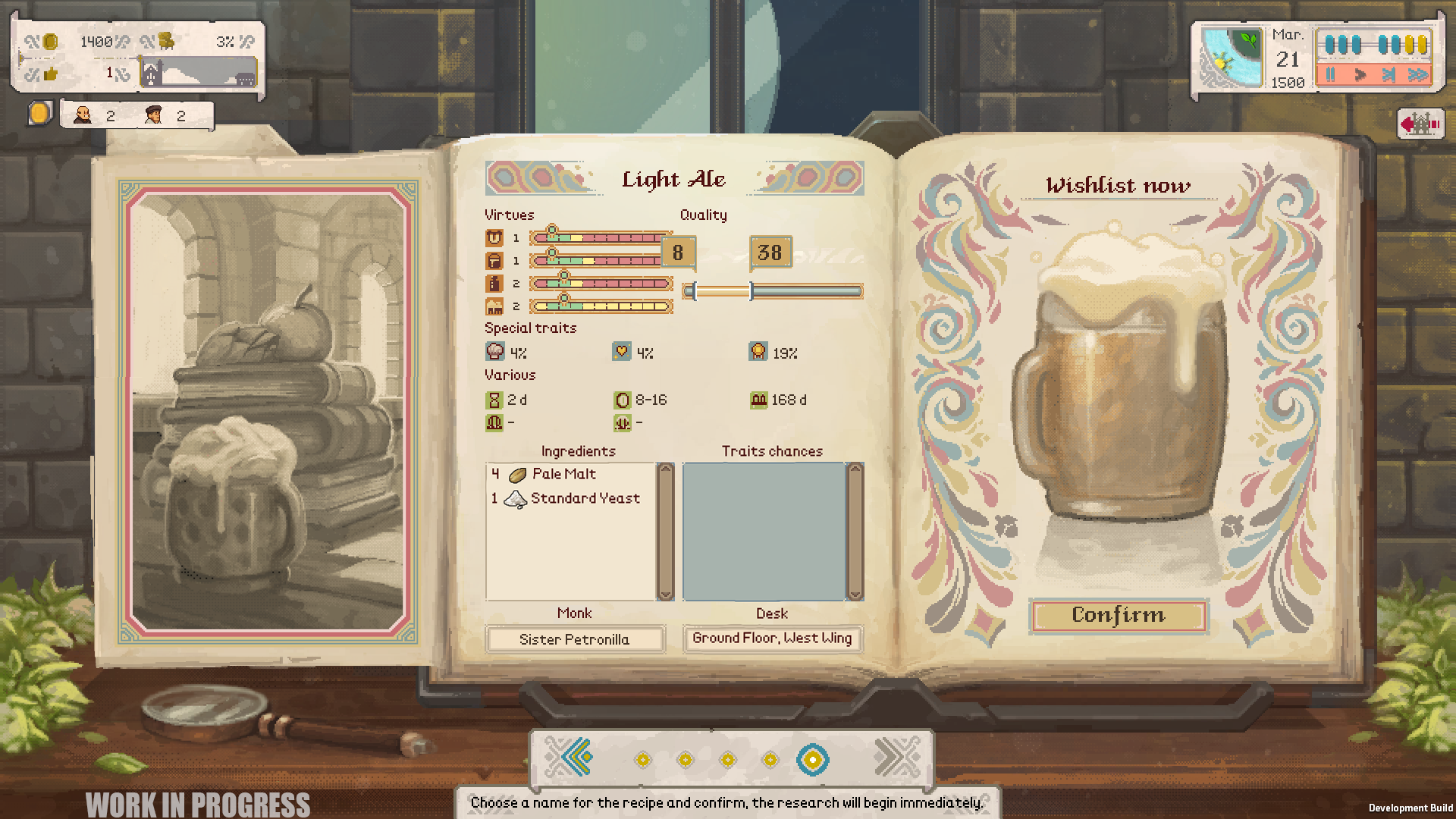Set game speed to fast forward
The height and width of the screenshot is (819, 1456).
(1389, 74)
